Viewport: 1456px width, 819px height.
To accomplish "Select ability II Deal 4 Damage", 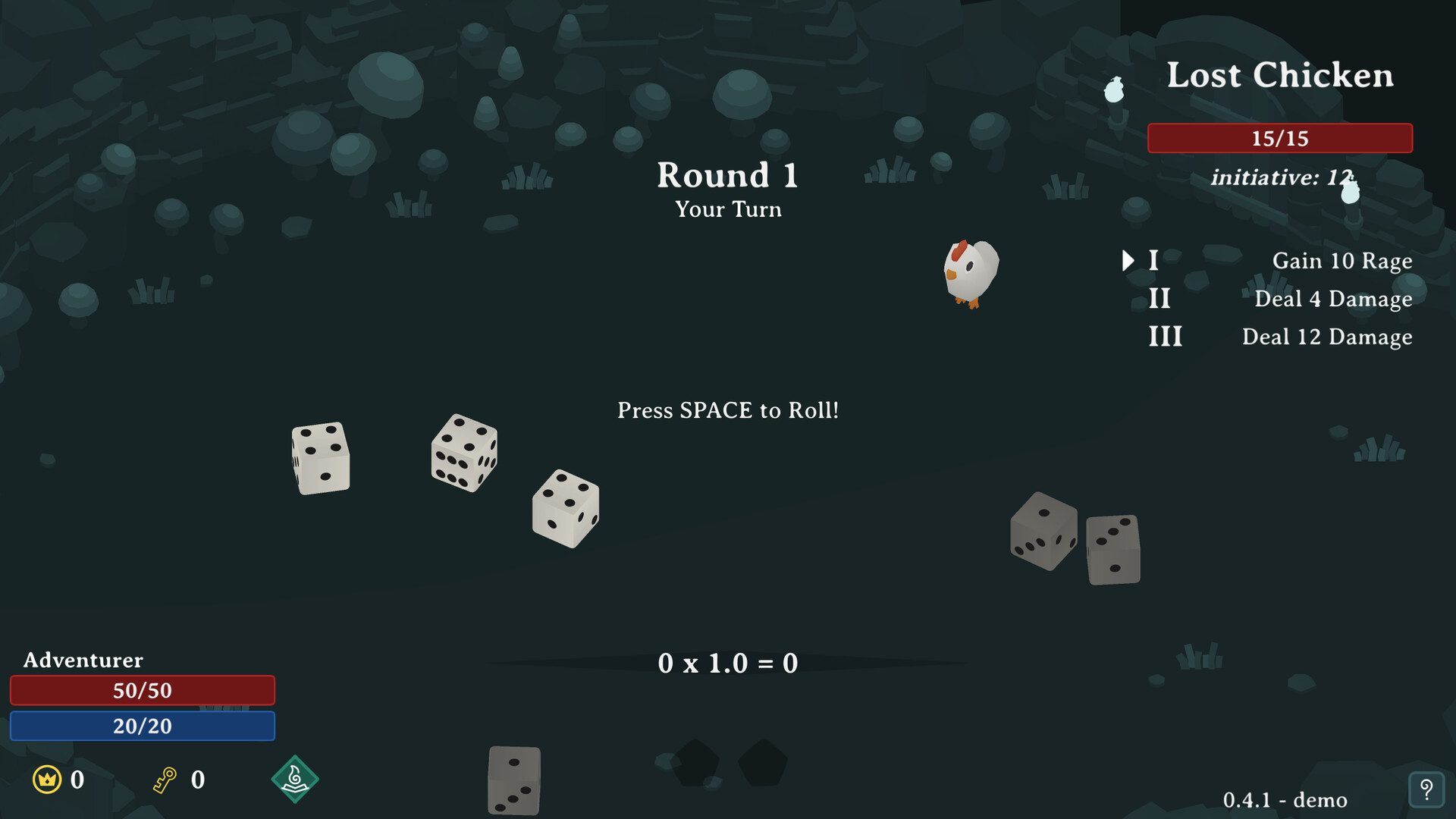I will pos(1334,299).
